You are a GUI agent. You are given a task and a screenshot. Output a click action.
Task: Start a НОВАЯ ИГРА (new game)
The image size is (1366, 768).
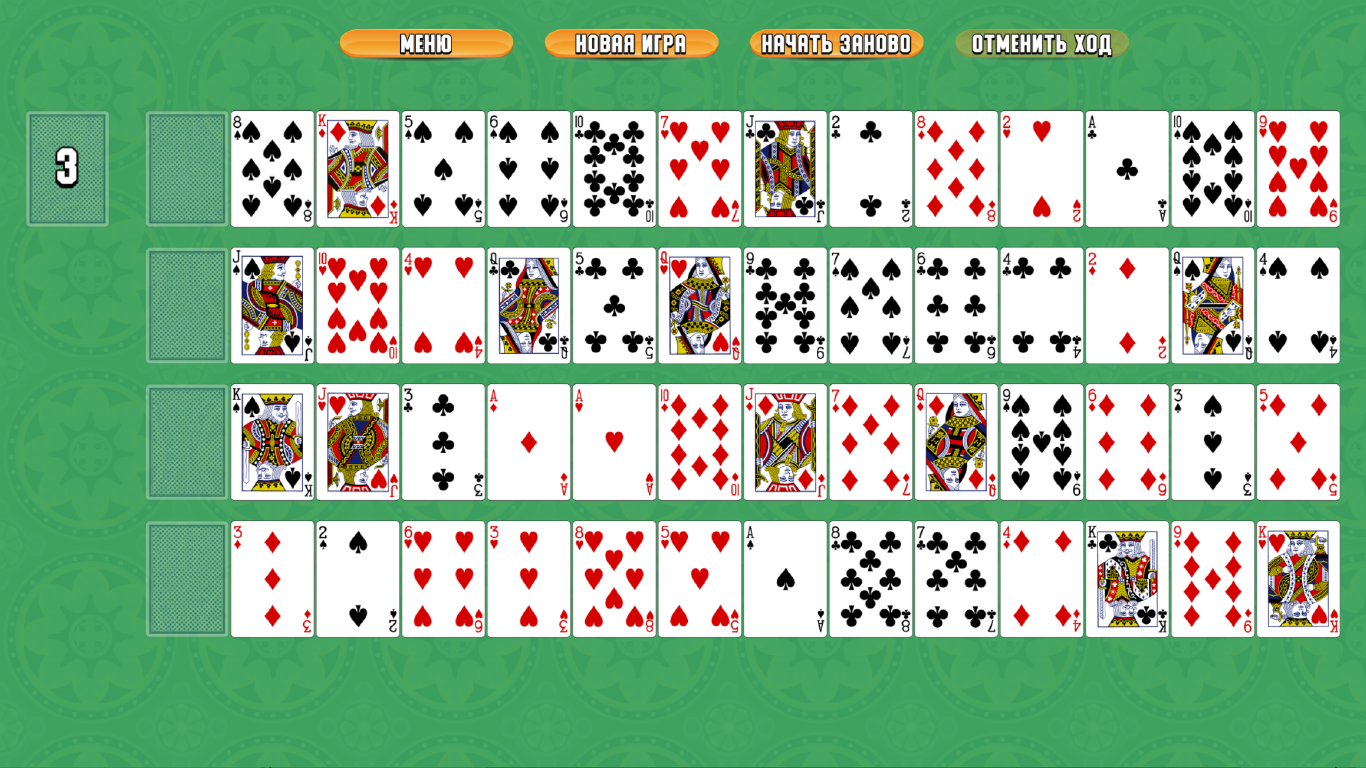pos(631,43)
